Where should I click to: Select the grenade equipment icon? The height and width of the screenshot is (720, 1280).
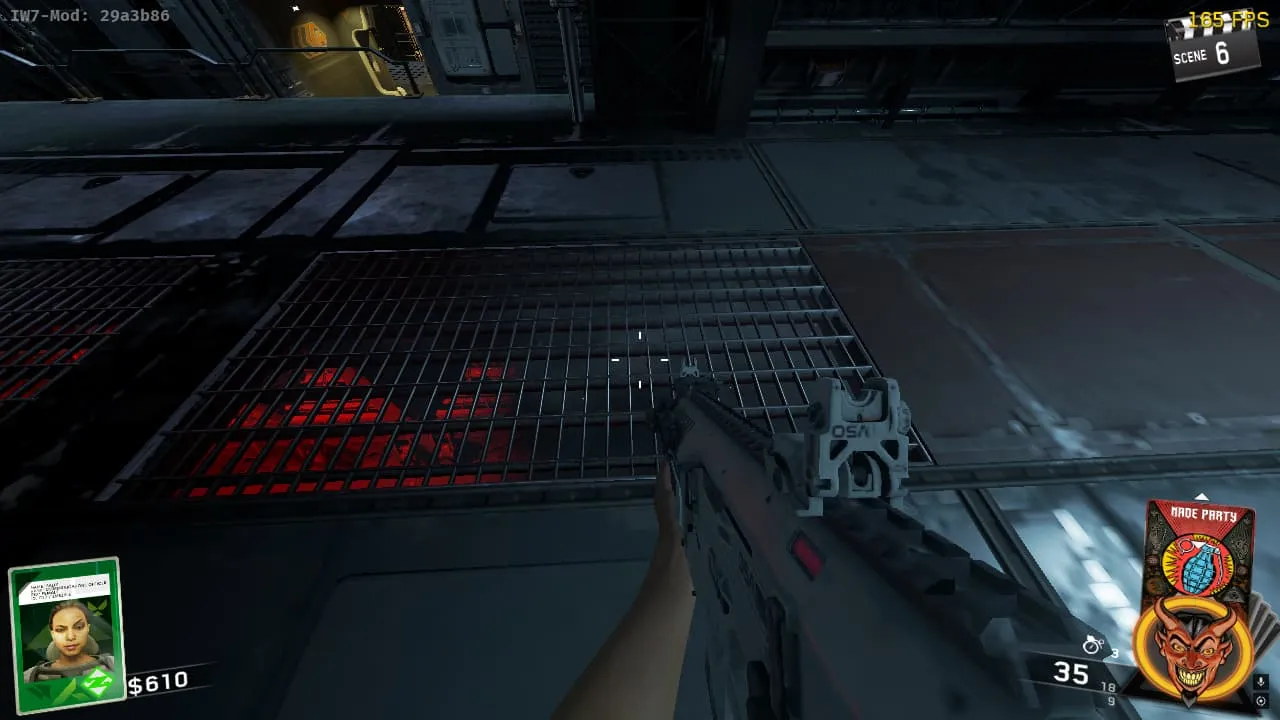pos(1093,646)
